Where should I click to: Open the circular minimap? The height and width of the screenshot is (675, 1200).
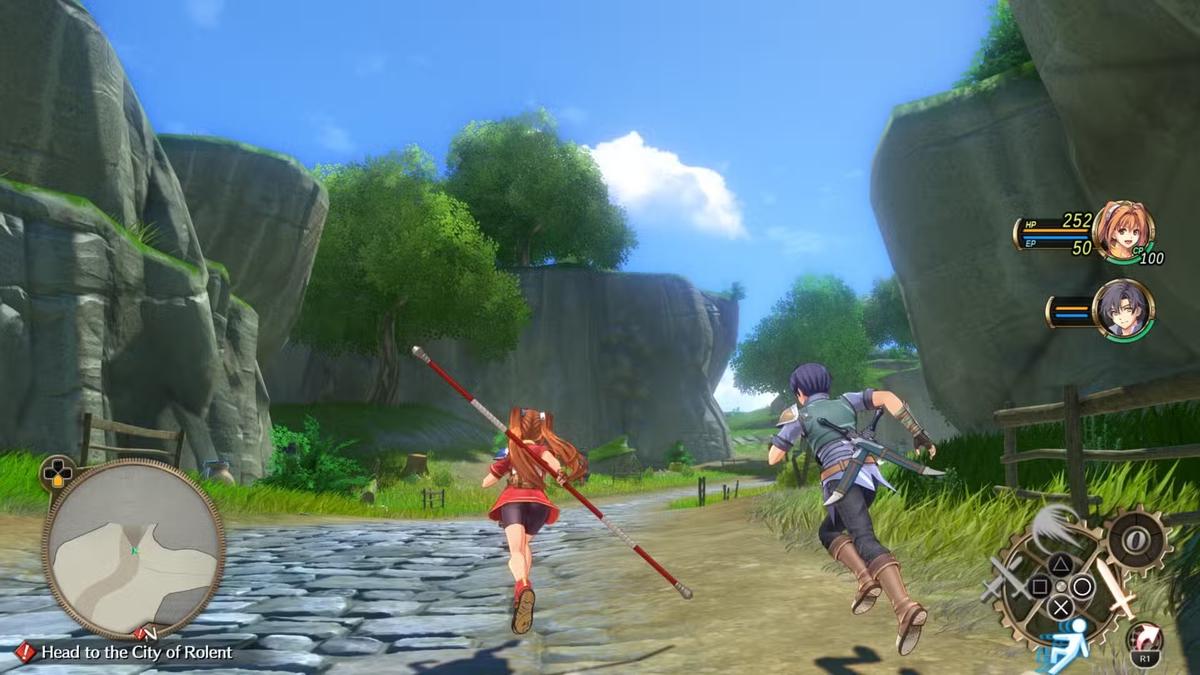133,549
